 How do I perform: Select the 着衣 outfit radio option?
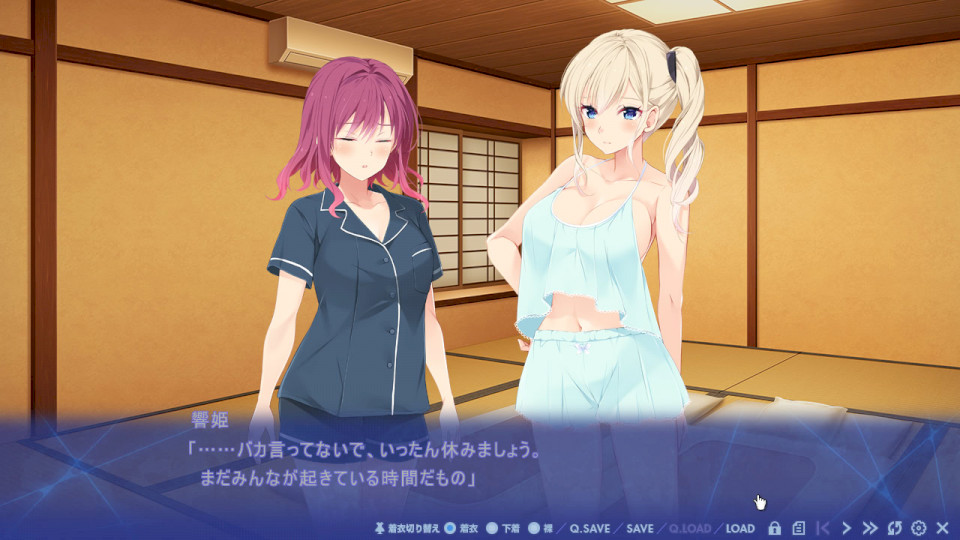pos(450,528)
